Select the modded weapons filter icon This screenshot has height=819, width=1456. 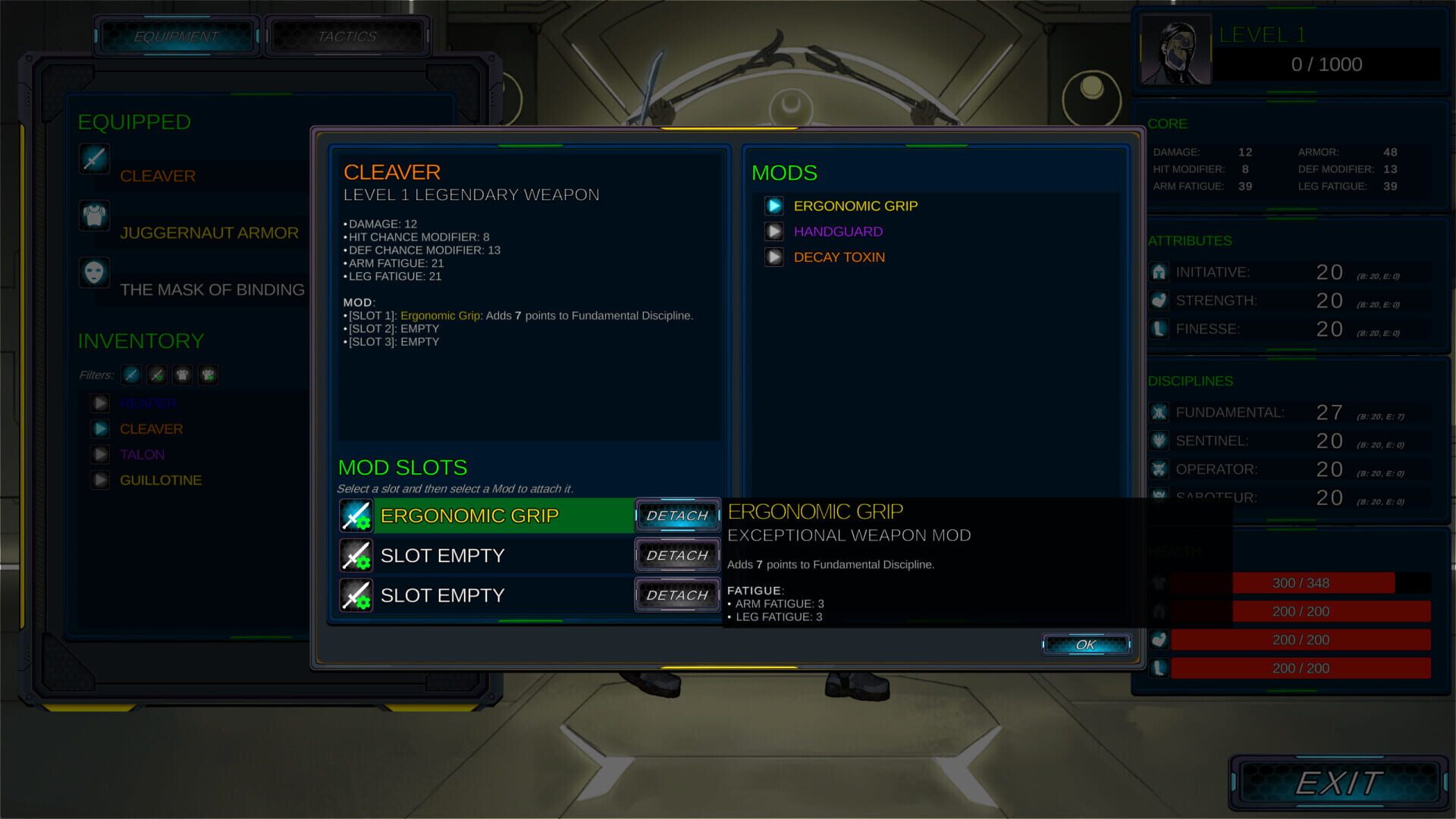(156, 375)
